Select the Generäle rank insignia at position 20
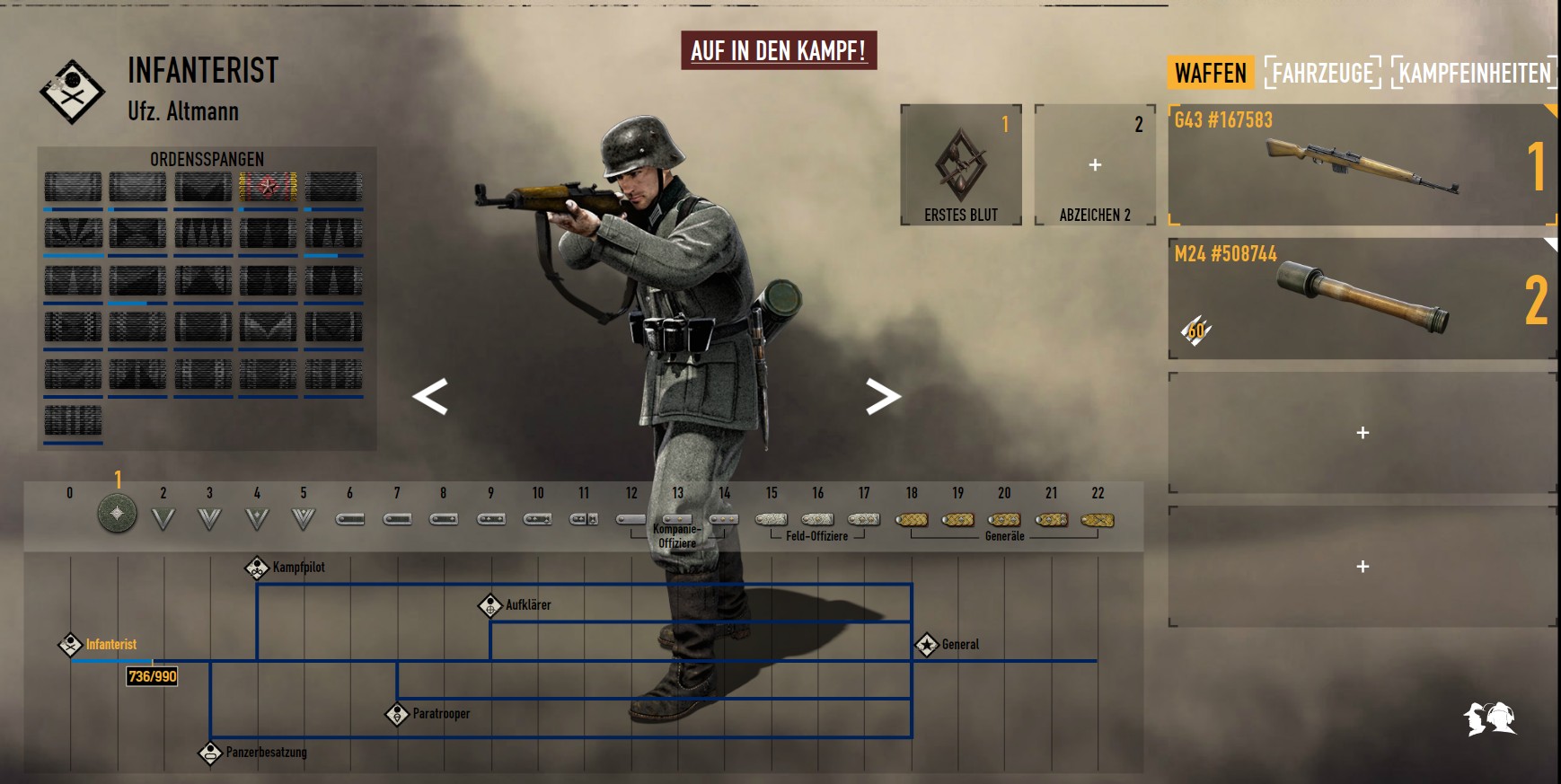Viewport: 1561px width, 784px height. (x=1005, y=519)
